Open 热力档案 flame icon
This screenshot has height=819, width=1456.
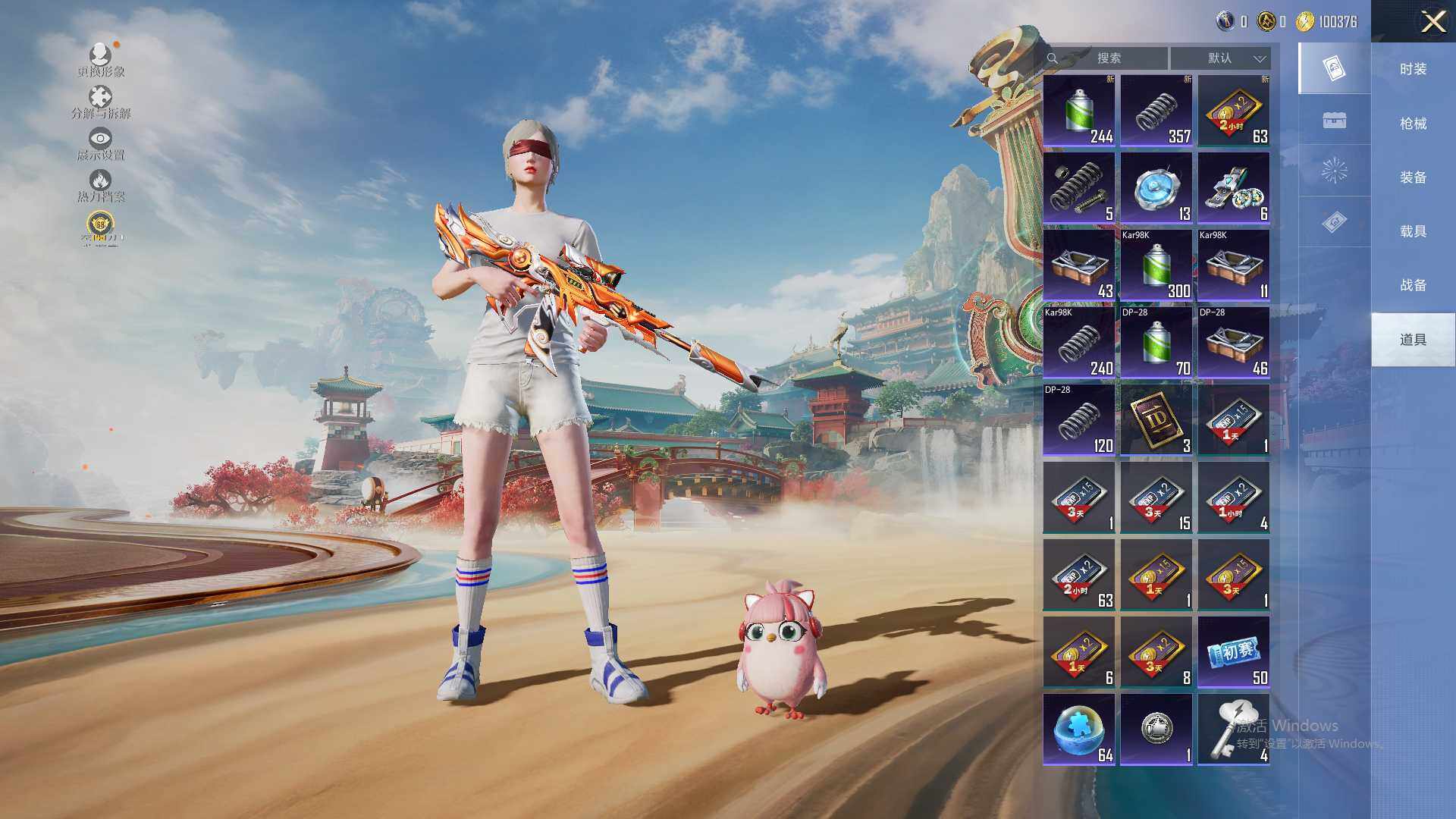pos(101,185)
